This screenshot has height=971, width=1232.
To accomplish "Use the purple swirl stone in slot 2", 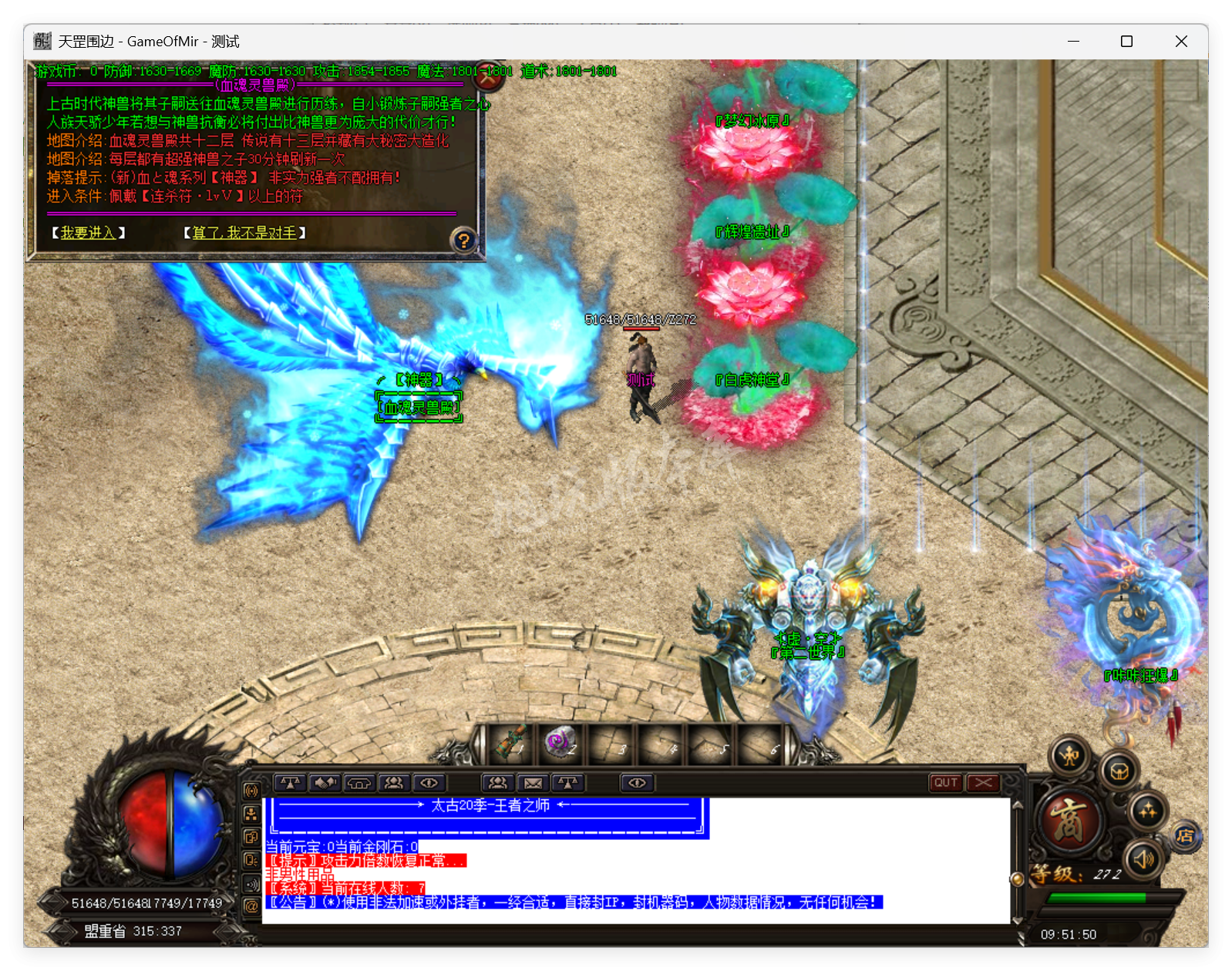I will (x=560, y=742).
